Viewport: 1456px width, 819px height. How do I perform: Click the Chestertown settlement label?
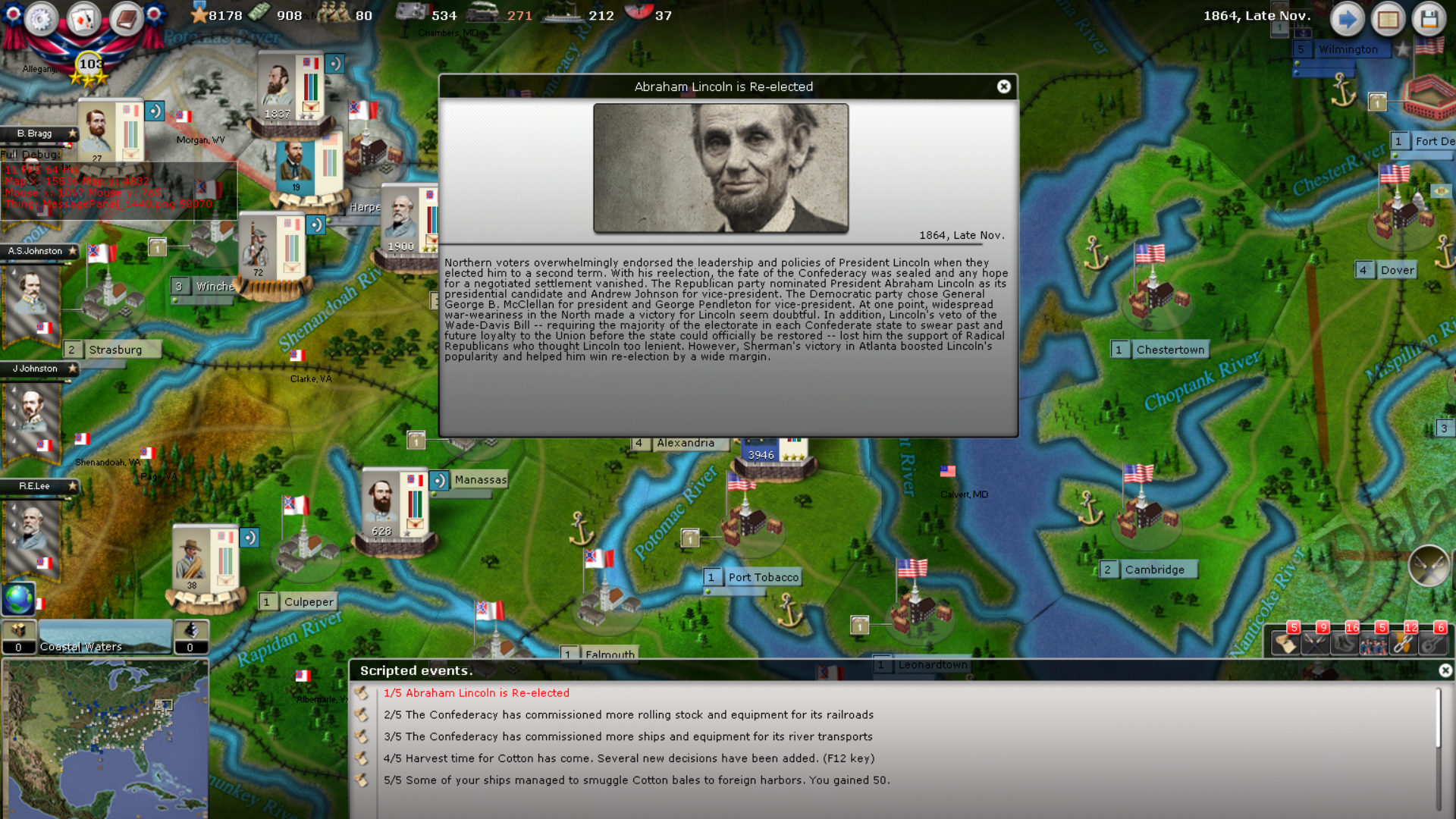pyautogui.click(x=1171, y=350)
